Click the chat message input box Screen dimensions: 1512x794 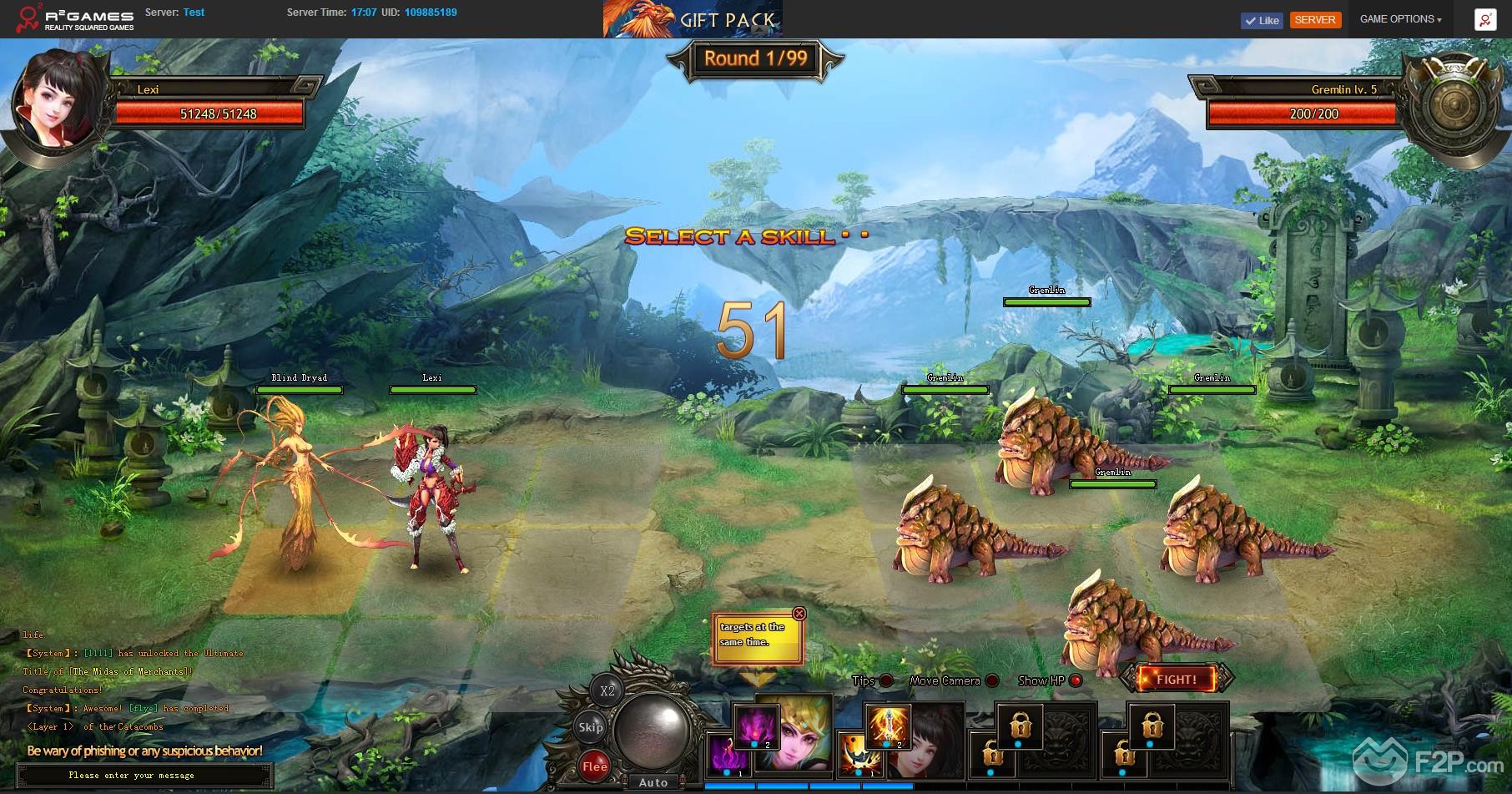click(144, 776)
